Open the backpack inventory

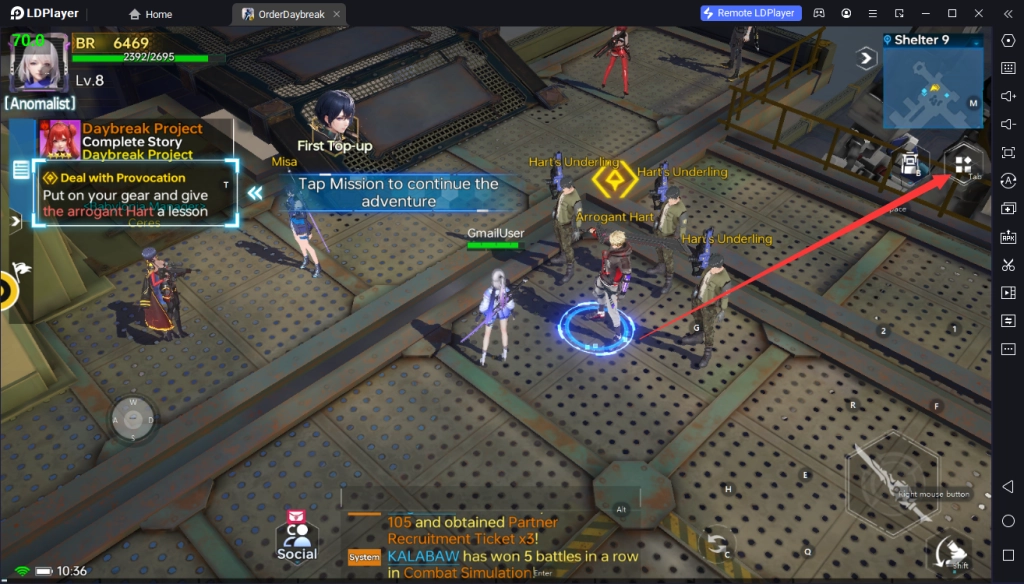(908, 165)
